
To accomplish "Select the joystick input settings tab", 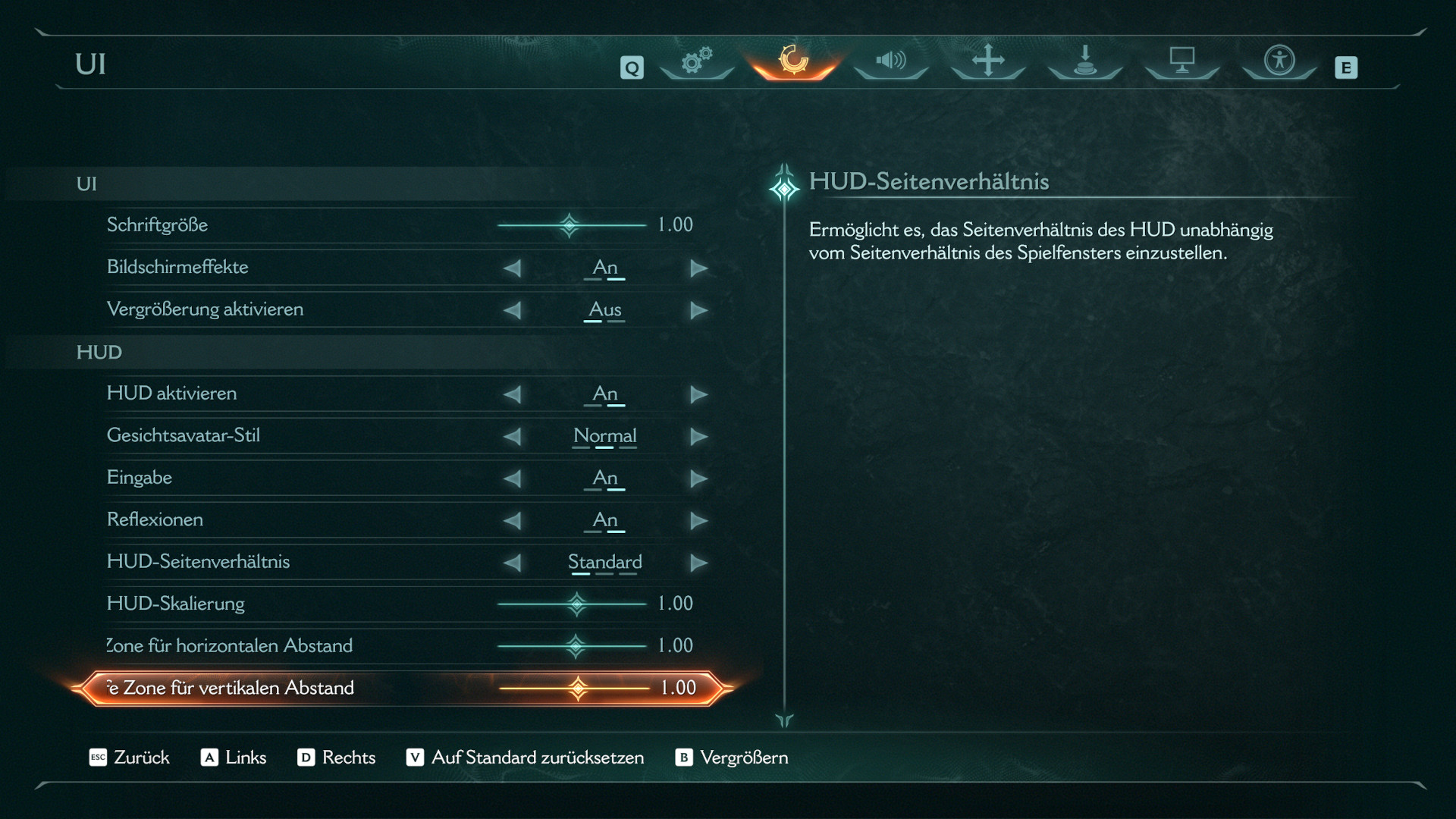I will pos(1084,61).
